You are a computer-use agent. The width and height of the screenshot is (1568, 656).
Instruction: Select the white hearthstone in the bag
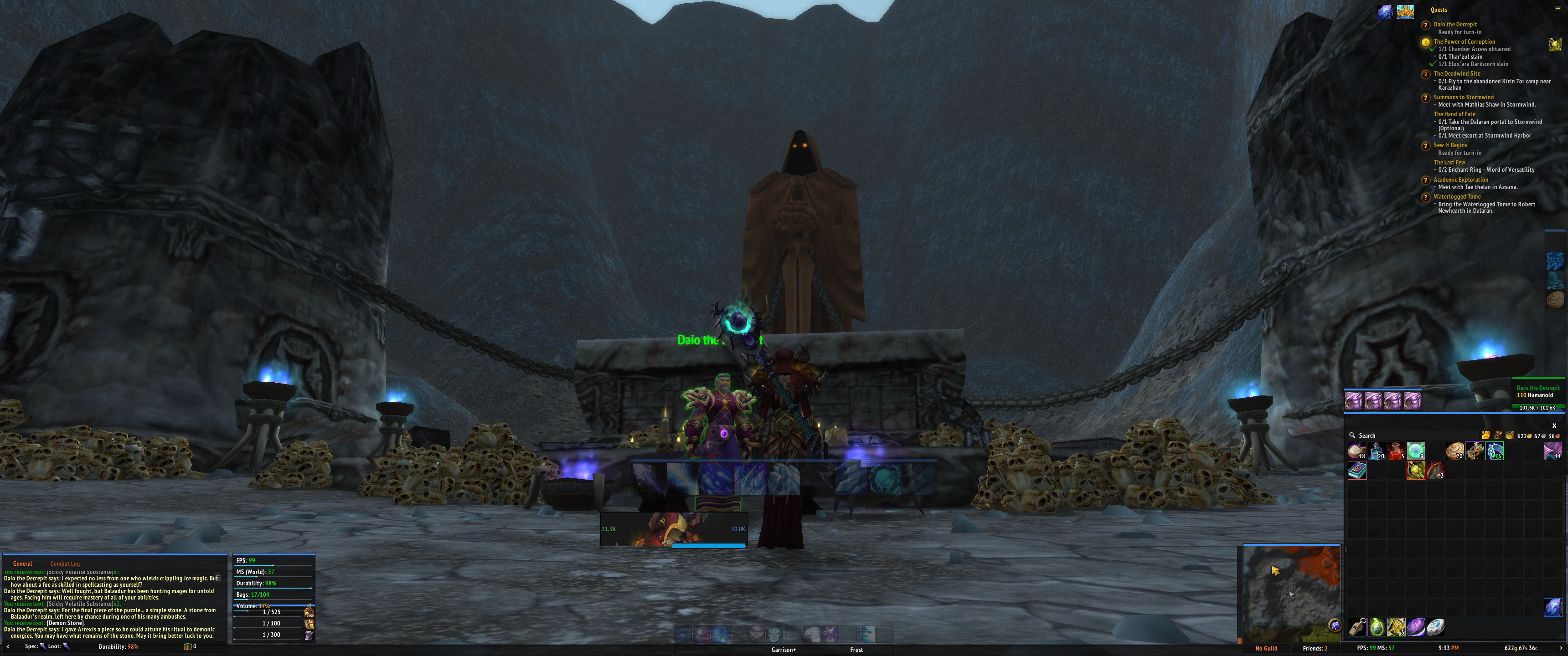(1435, 626)
